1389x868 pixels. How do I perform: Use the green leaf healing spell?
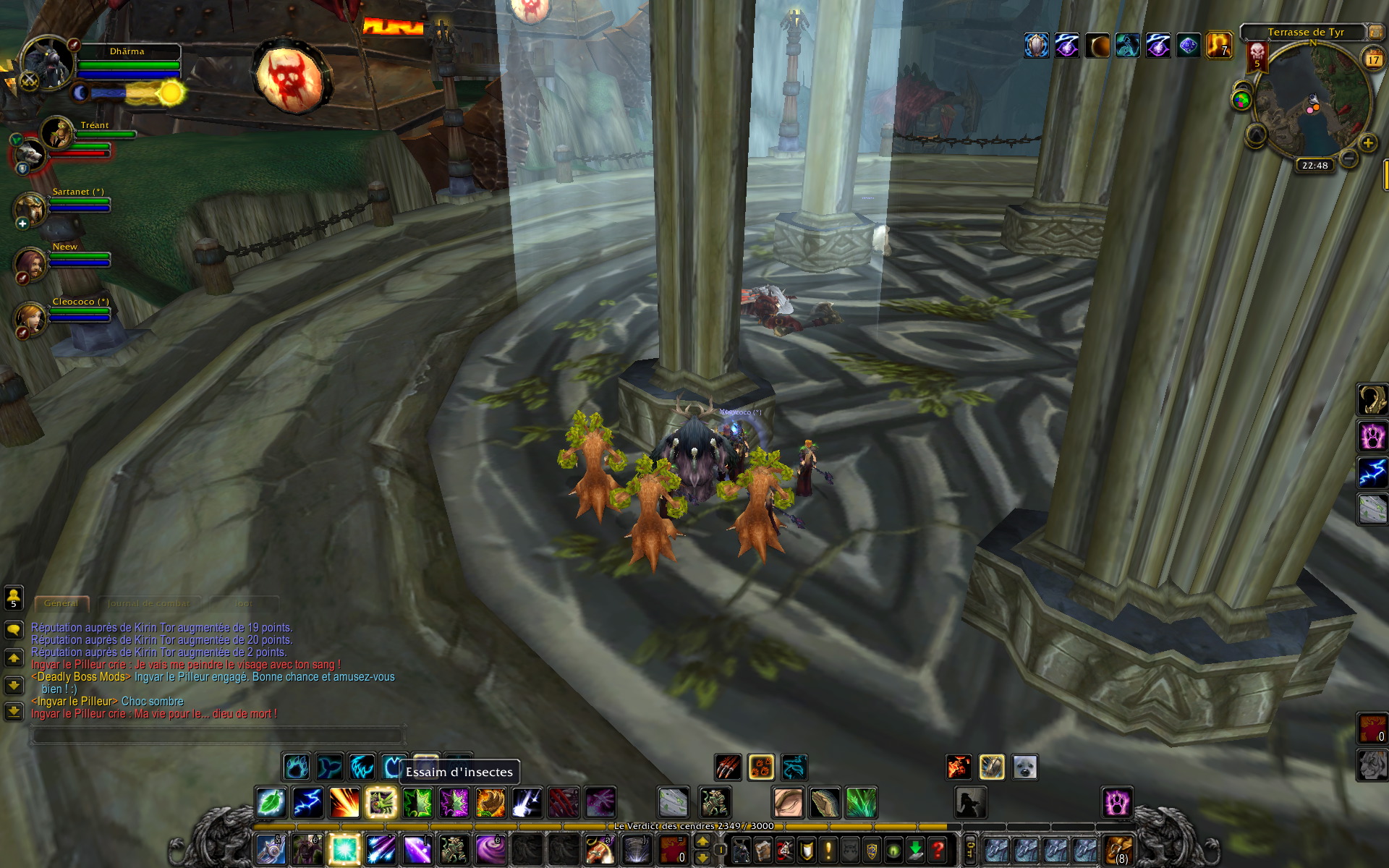[x=271, y=803]
